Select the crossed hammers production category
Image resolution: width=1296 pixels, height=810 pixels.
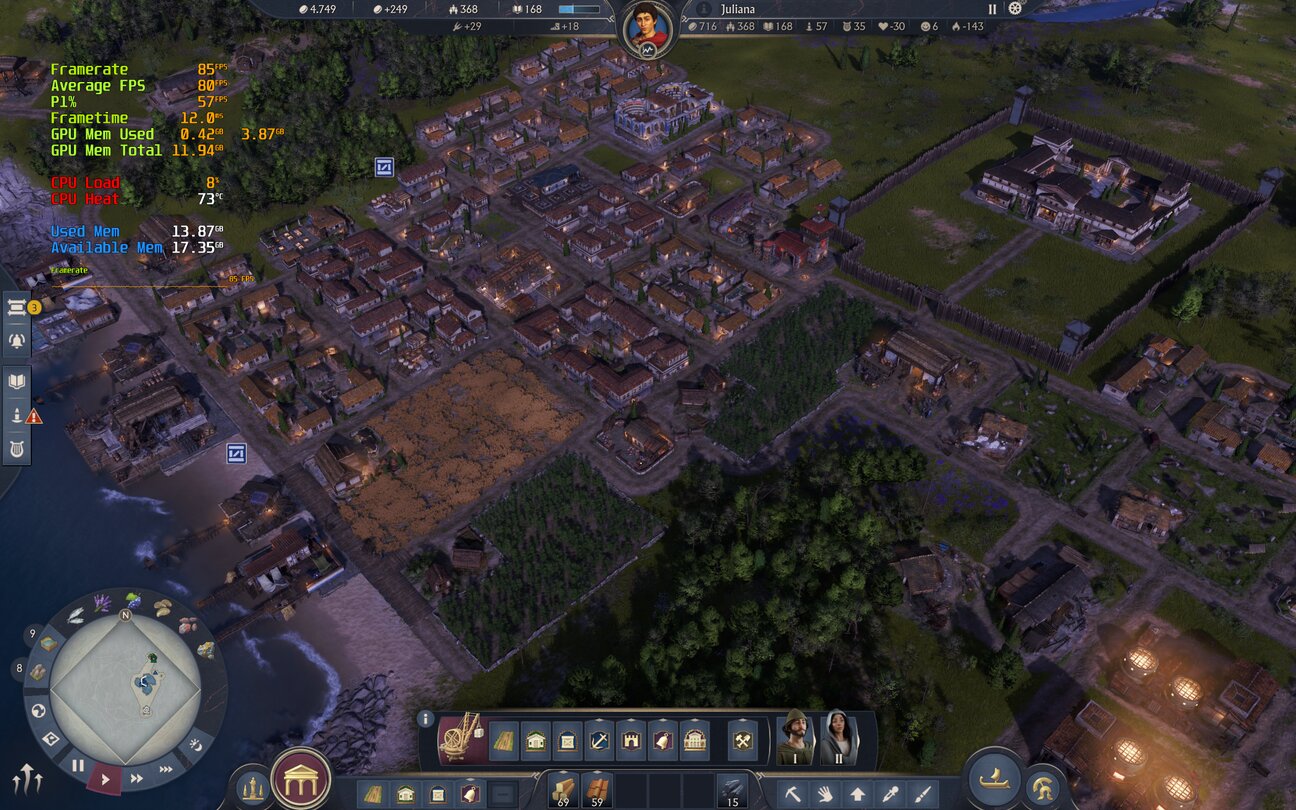click(743, 741)
